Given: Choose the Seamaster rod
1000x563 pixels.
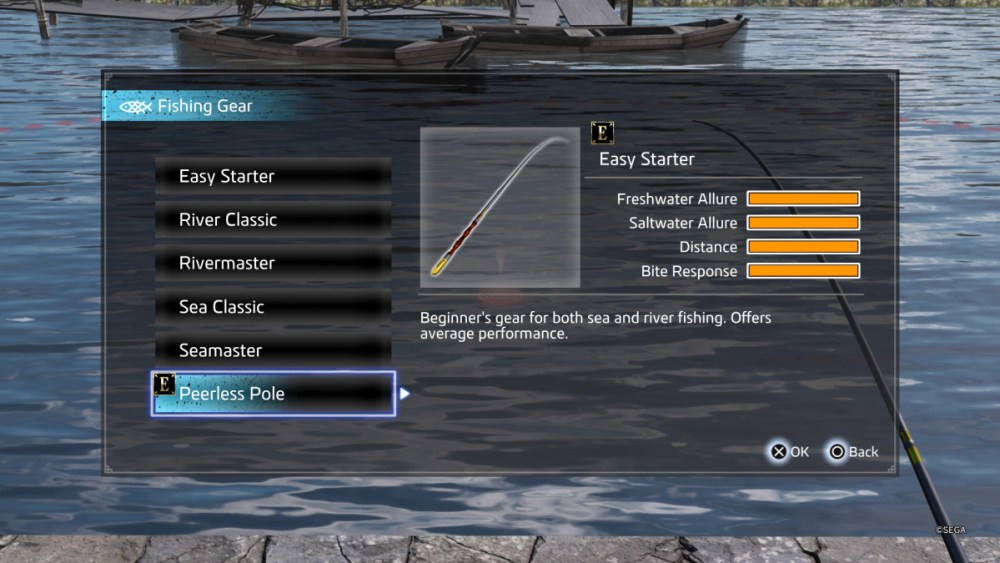Looking at the screenshot, I should pos(273,351).
